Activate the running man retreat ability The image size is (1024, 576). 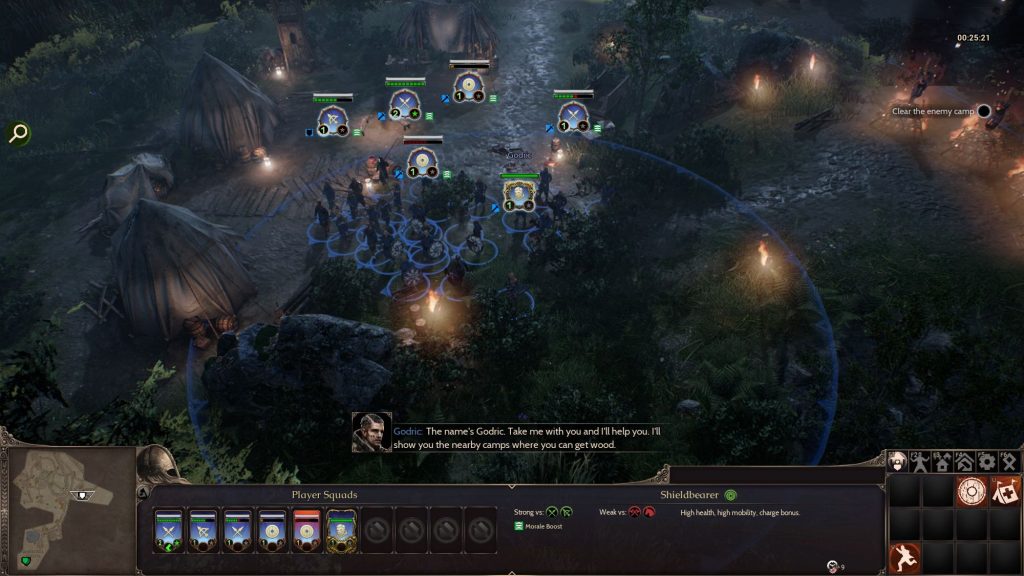click(903, 556)
